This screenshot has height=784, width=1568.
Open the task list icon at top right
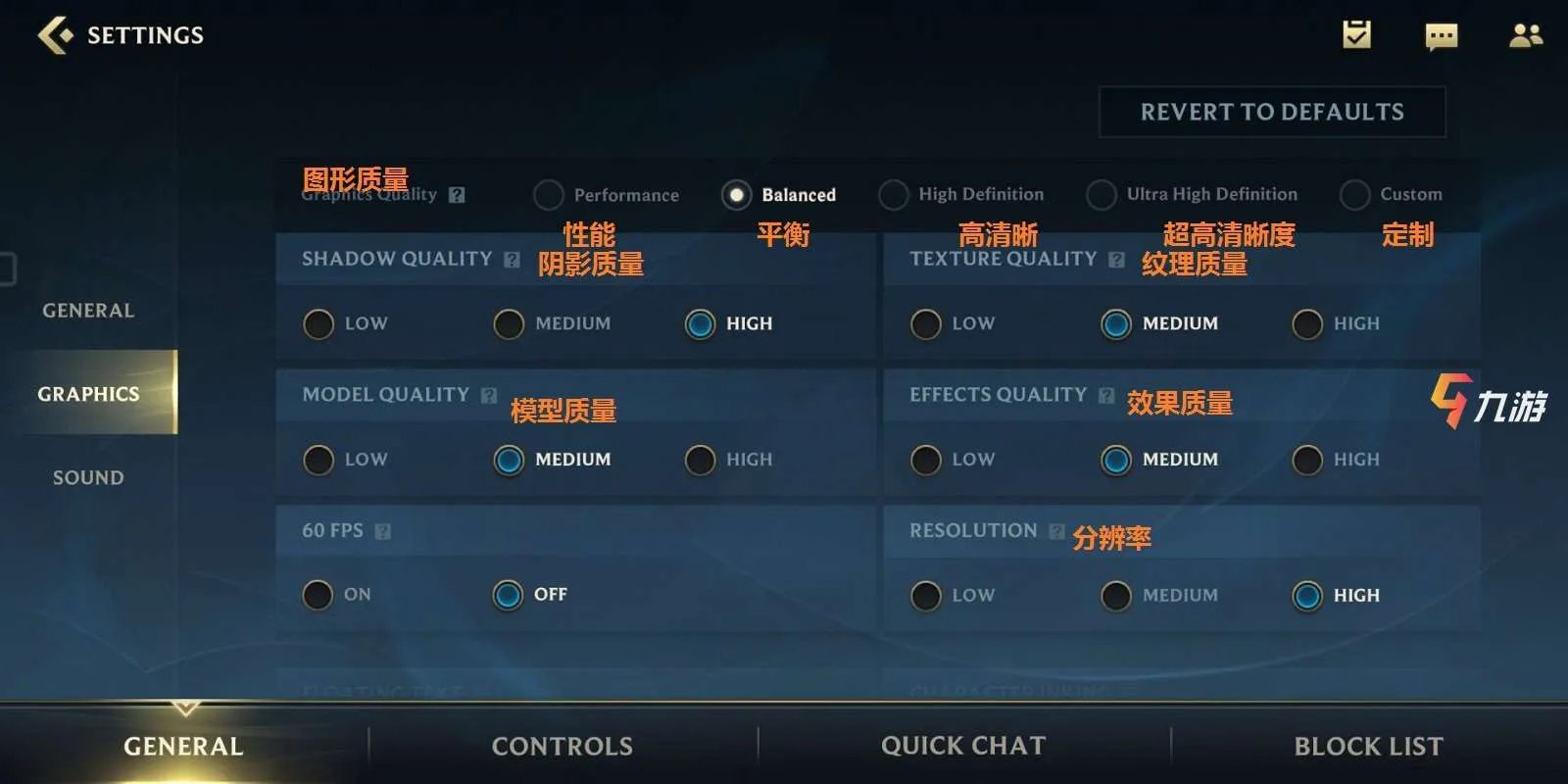(x=1355, y=36)
